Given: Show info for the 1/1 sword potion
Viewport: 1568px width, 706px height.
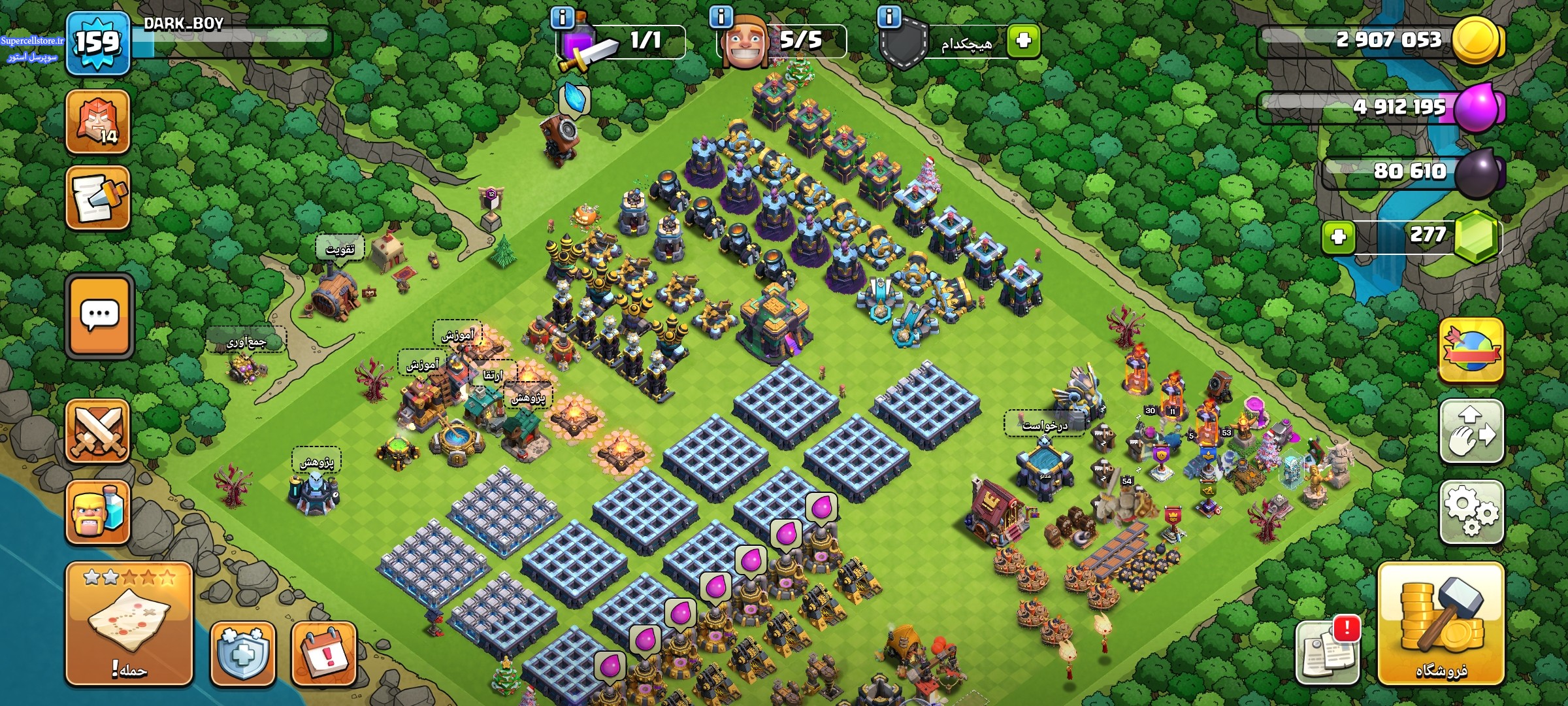Looking at the screenshot, I should point(563,17).
